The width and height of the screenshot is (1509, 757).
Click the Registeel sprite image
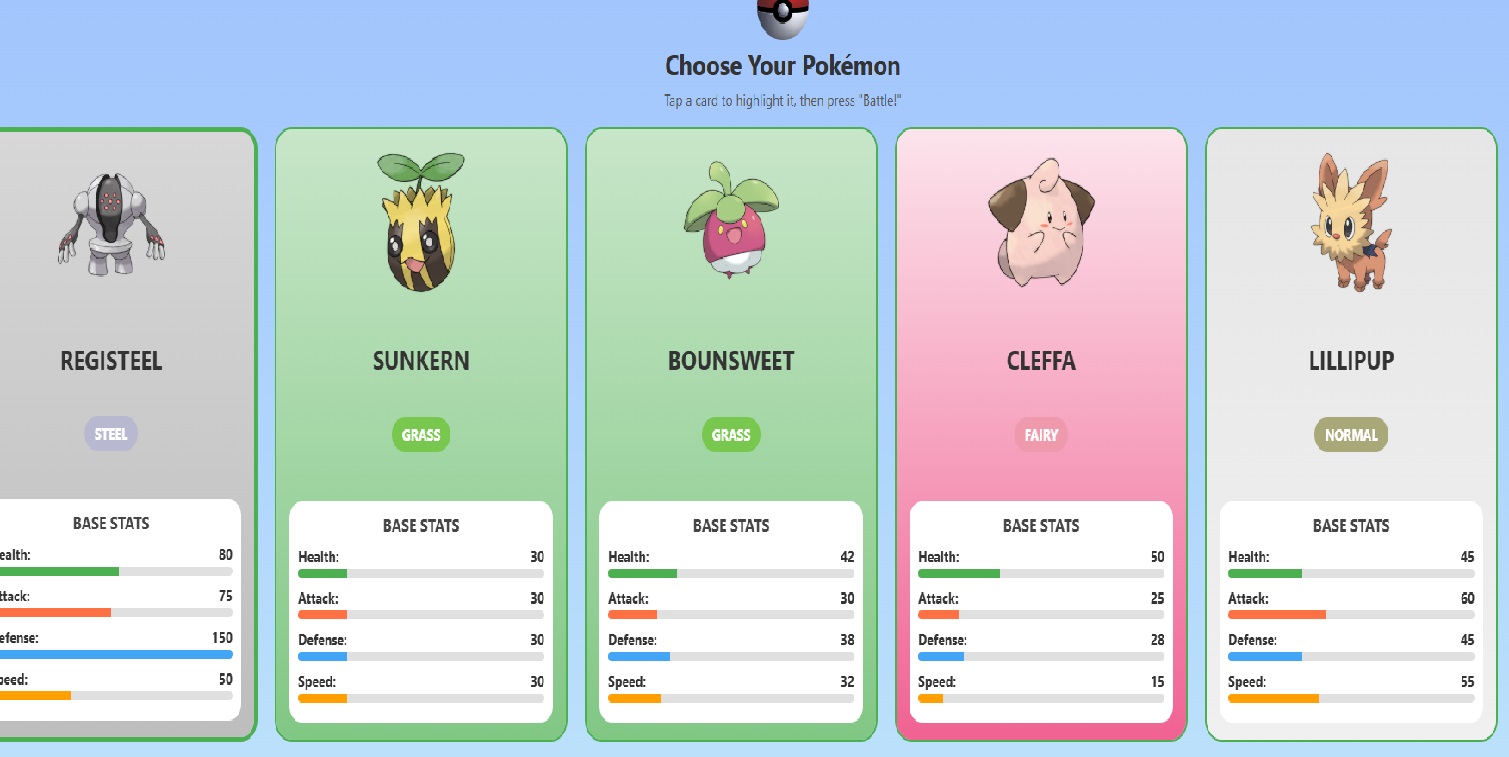click(x=110, y=220)
